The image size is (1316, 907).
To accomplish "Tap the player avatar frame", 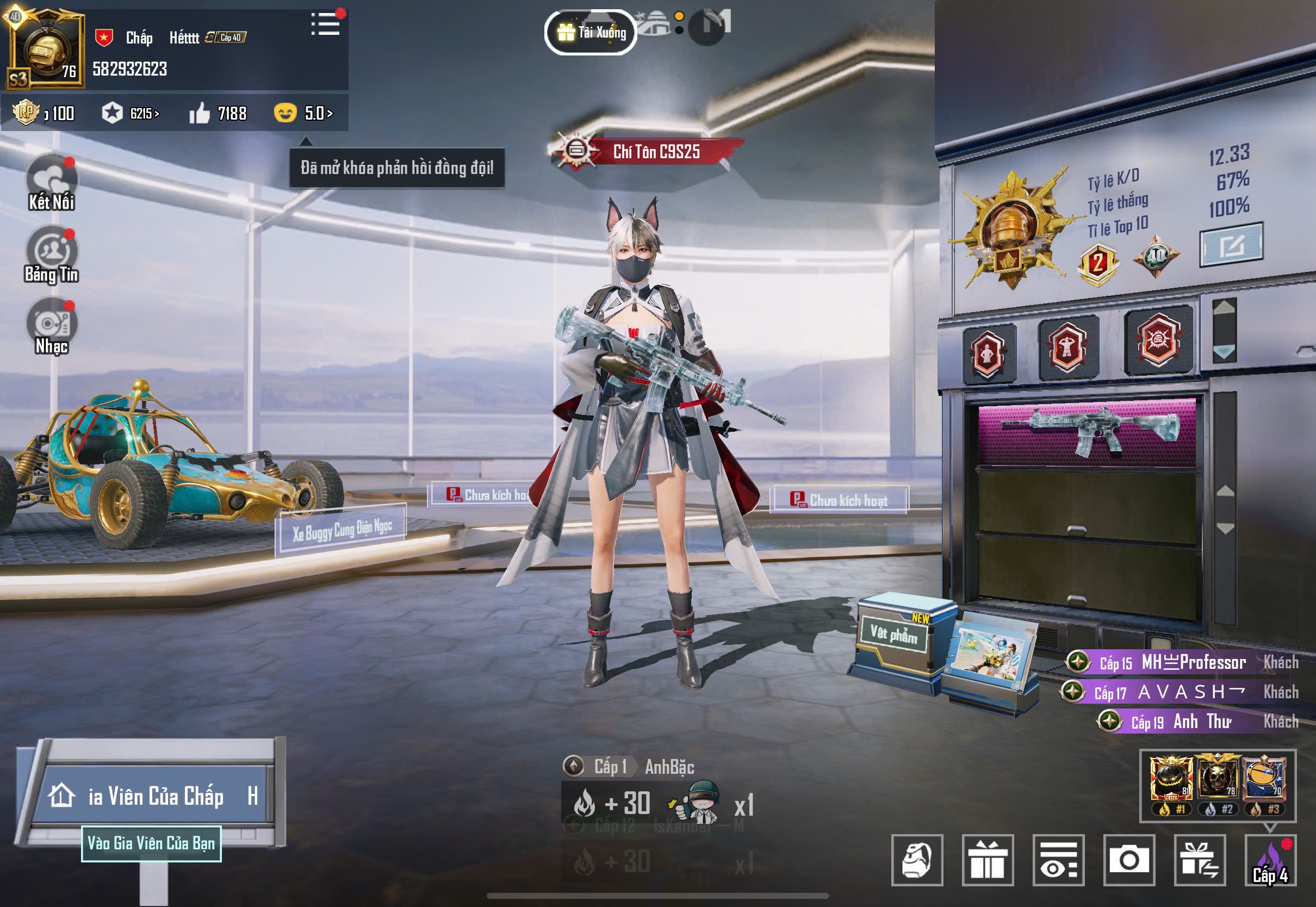I will 45,49.
